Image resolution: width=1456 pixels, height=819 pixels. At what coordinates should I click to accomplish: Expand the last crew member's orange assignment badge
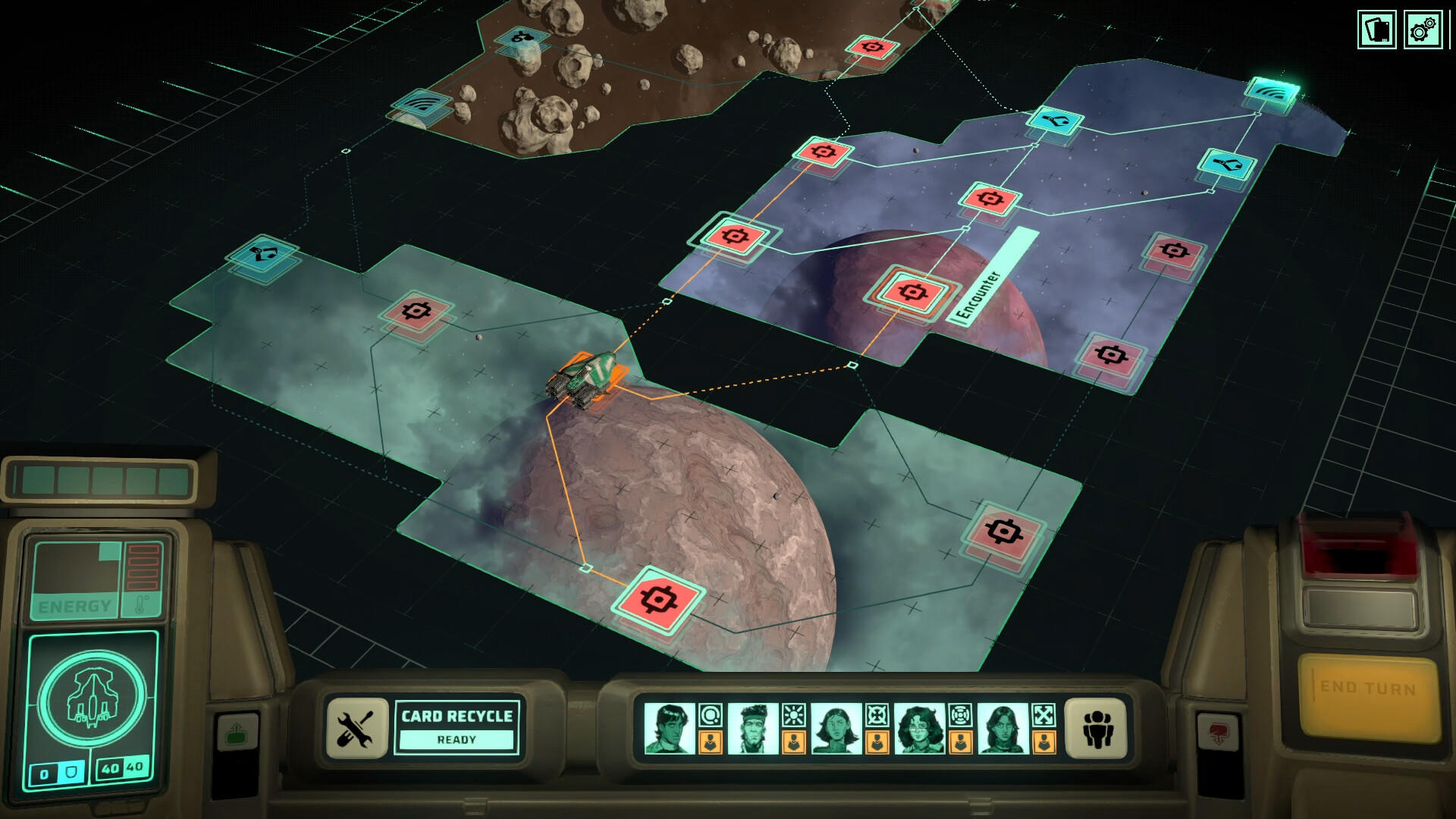point(1043,742)
